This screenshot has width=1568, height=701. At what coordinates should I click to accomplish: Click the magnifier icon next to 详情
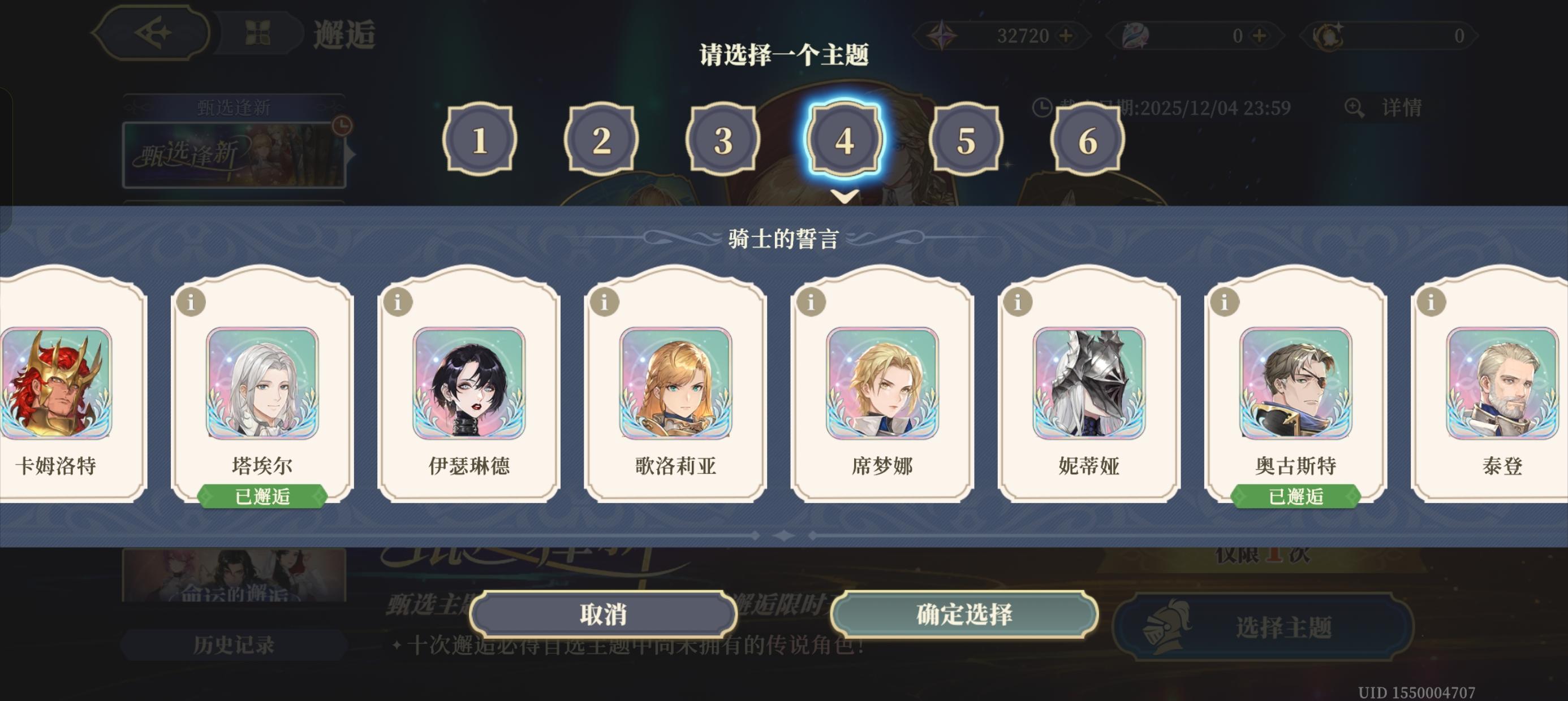point(1354,107)
